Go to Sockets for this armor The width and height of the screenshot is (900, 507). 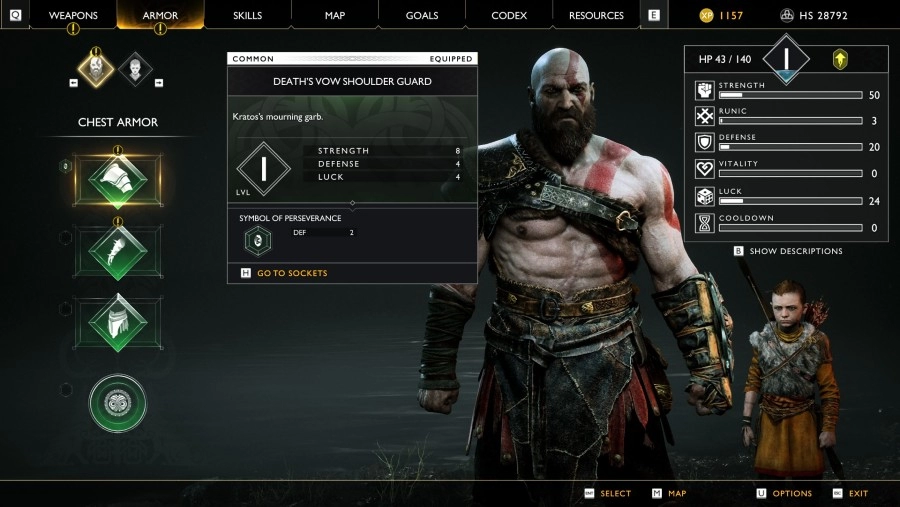pyautogui.click(x=291, y=273)
